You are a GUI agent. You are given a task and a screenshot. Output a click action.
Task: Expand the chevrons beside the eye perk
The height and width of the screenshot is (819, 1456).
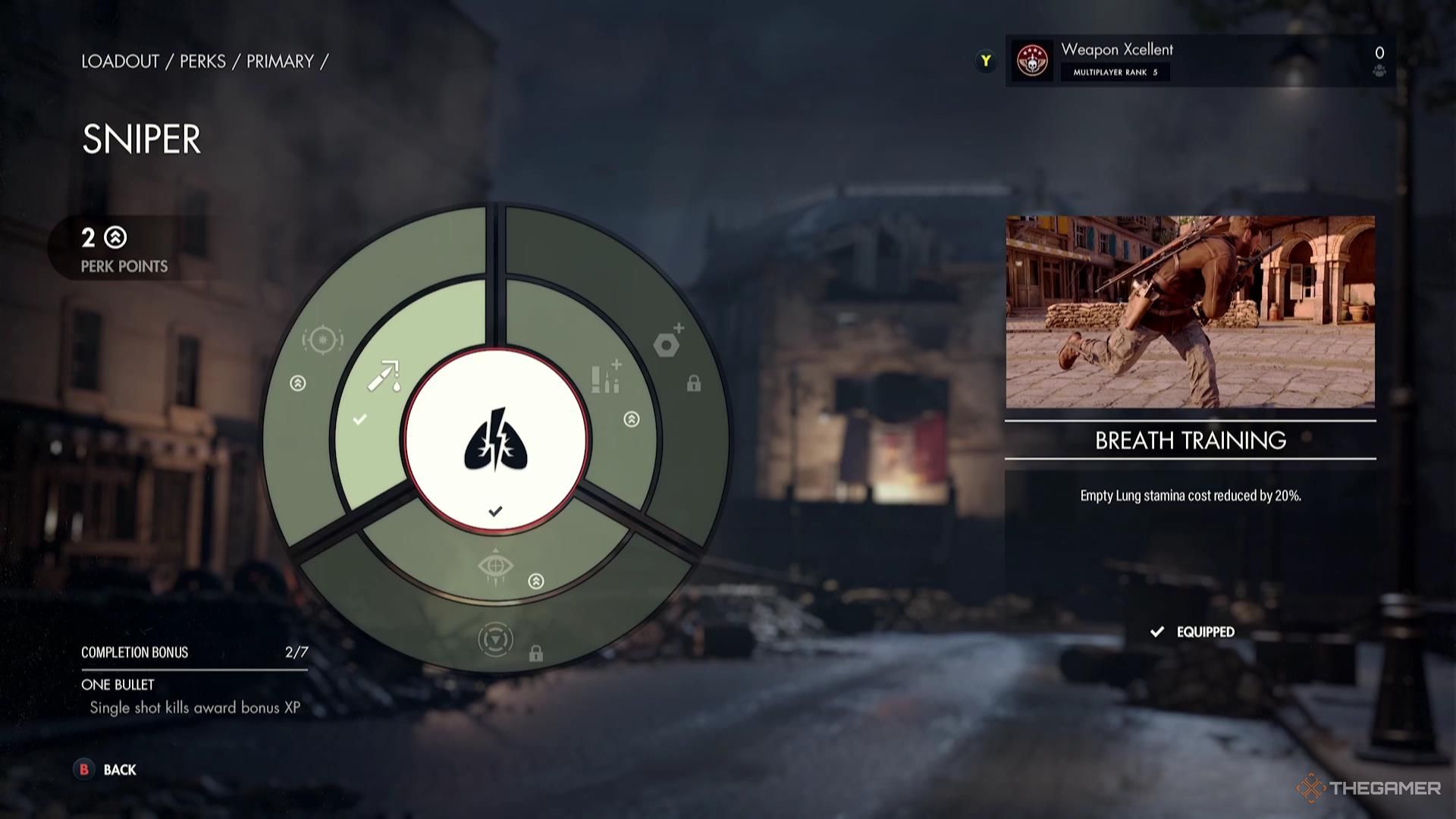[x=535, y=580]
